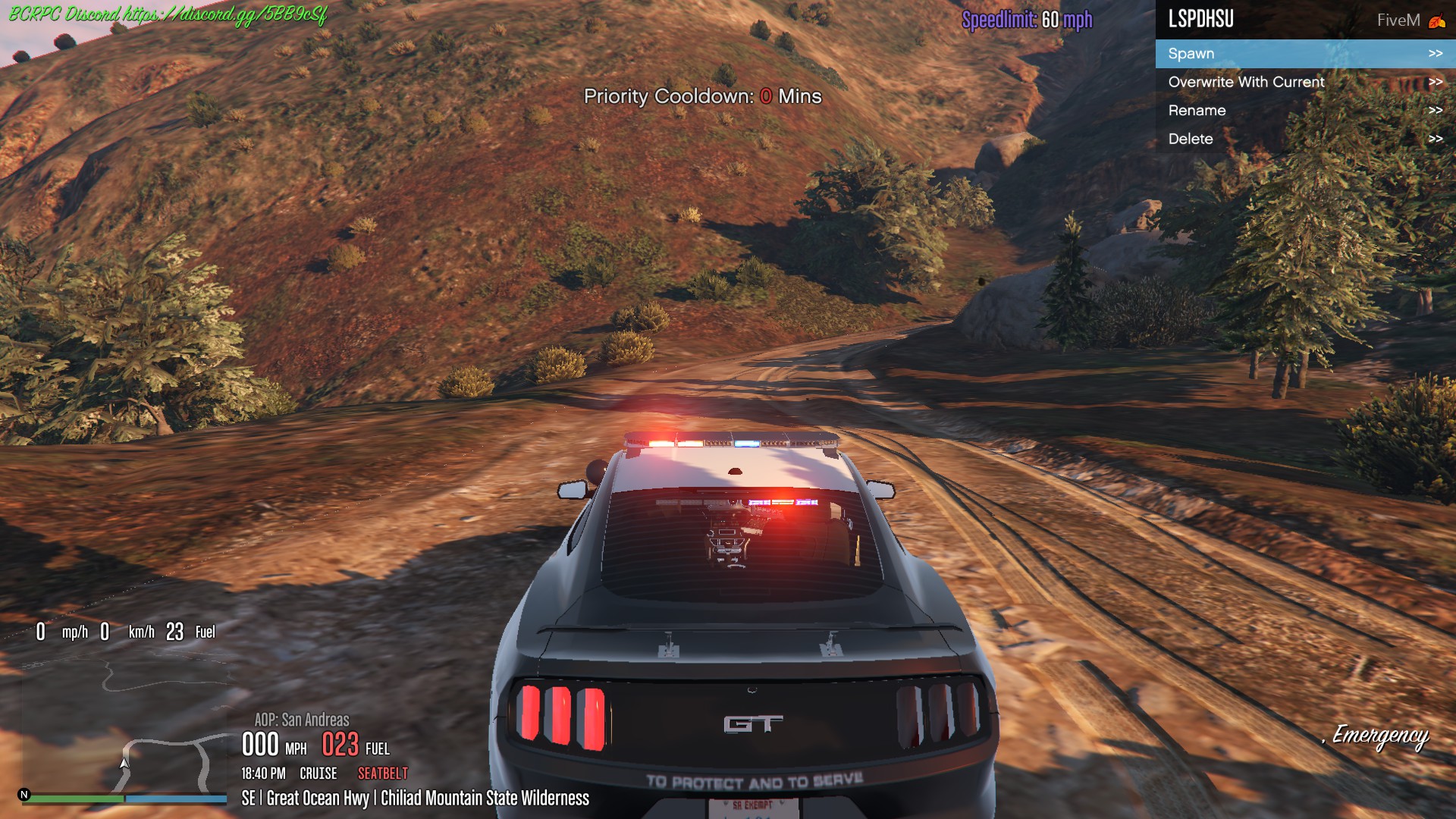Open the Rename submenu
The width and height of the screenshot is (1456, 819).
[x=1304, y=111]
